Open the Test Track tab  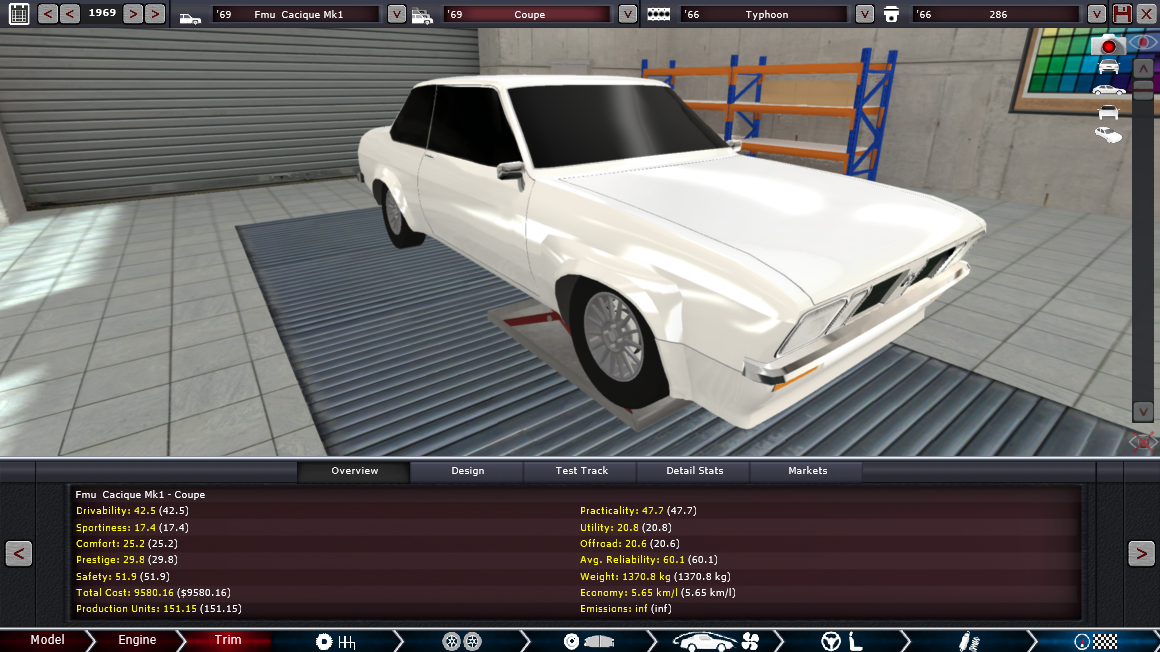click(x=581, y=471)
